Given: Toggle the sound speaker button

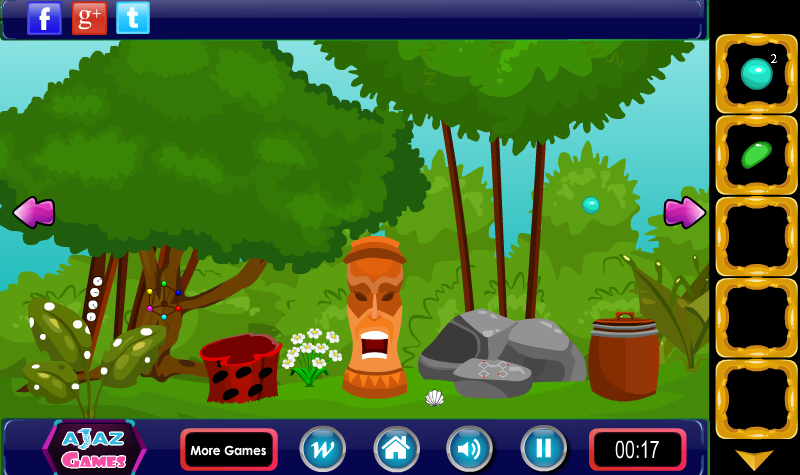Looking at the screenshot, I should (469, 449).
